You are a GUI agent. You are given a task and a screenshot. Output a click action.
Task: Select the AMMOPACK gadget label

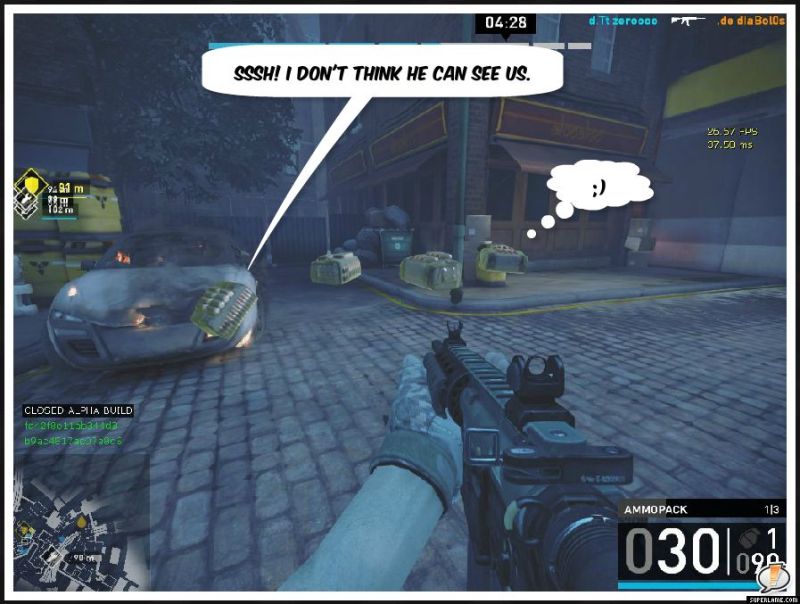click(x=656, y=510)
